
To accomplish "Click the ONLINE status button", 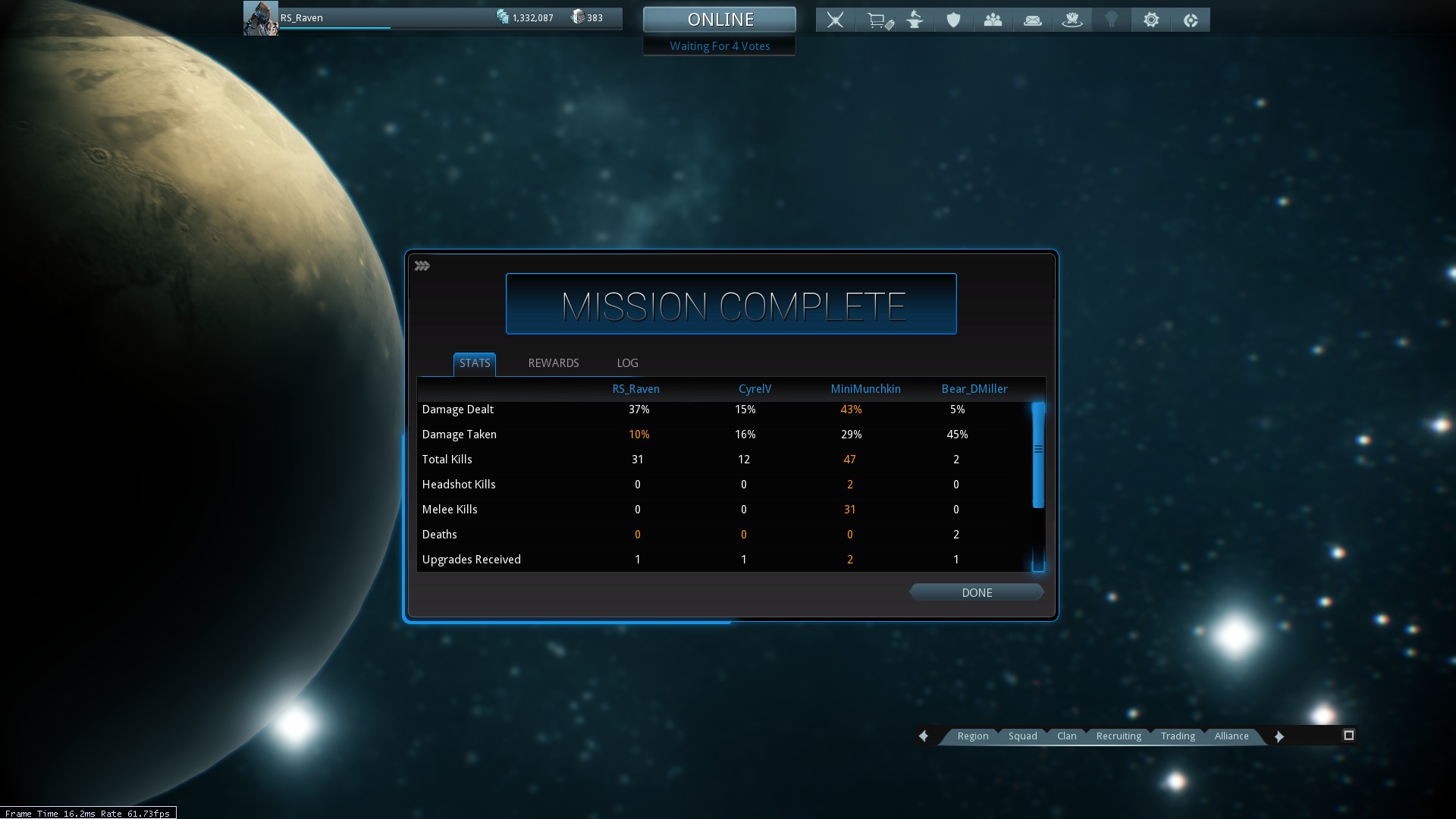I will (x=720, y=20).
